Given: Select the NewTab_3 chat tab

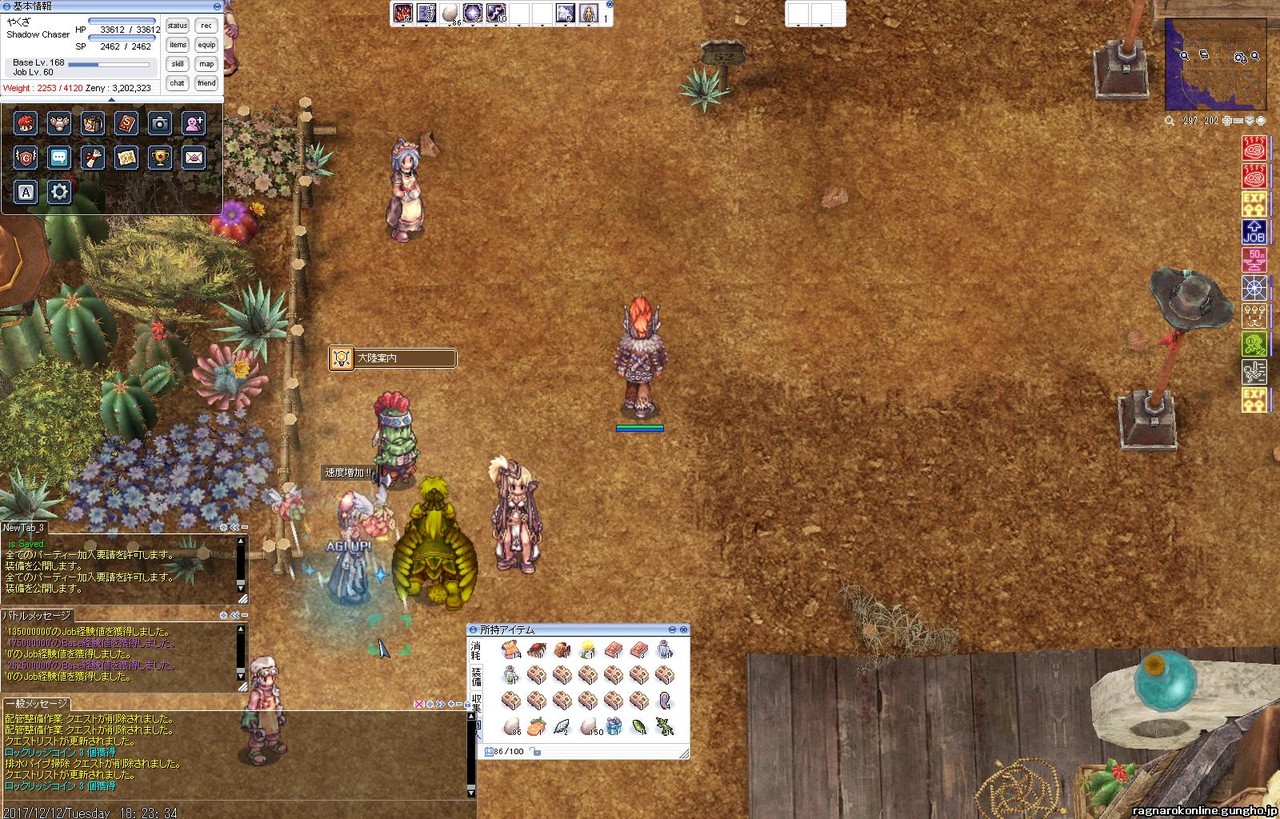Looking at the screenshot, I should (x=24, y=527).
